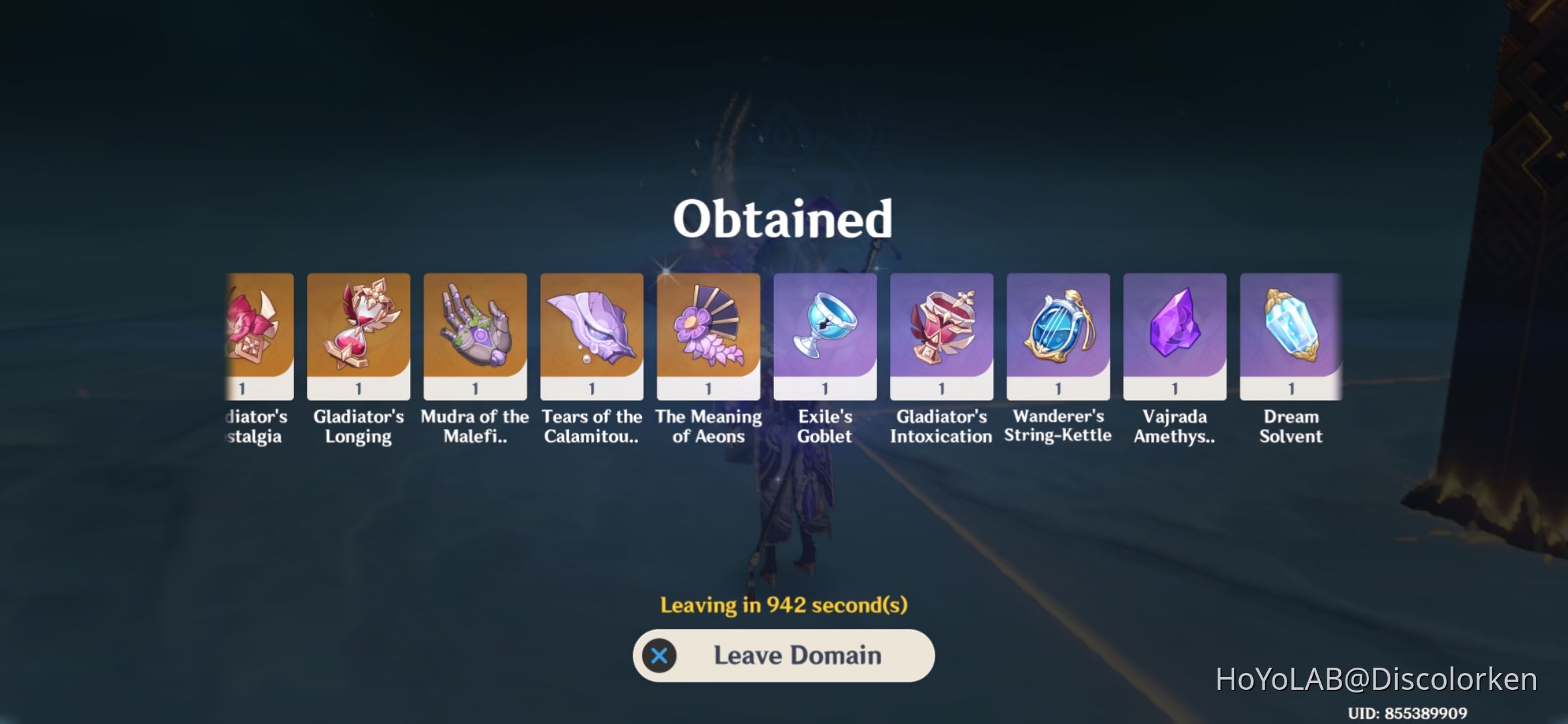The height and width of the screenshot is (724, 1568).
Task: Click the Wanderer's String-Kettle name label
Action: click(x=1057, y=427)
